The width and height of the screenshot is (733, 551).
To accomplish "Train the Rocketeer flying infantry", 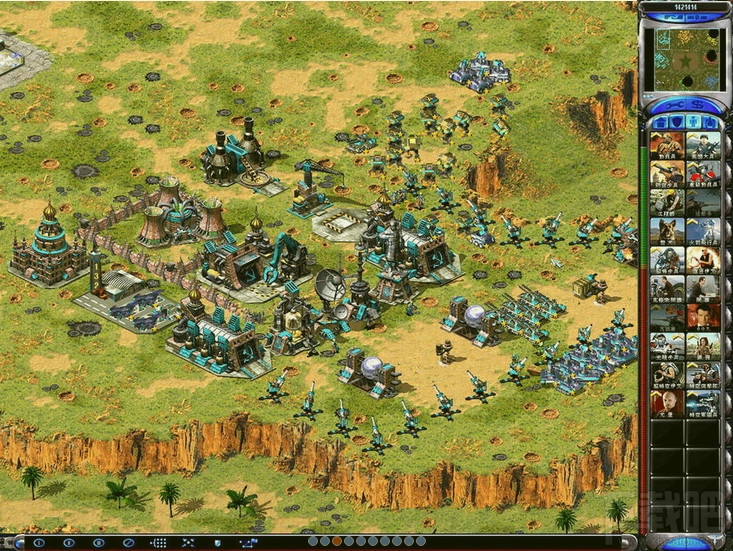I will pos(702,232).
